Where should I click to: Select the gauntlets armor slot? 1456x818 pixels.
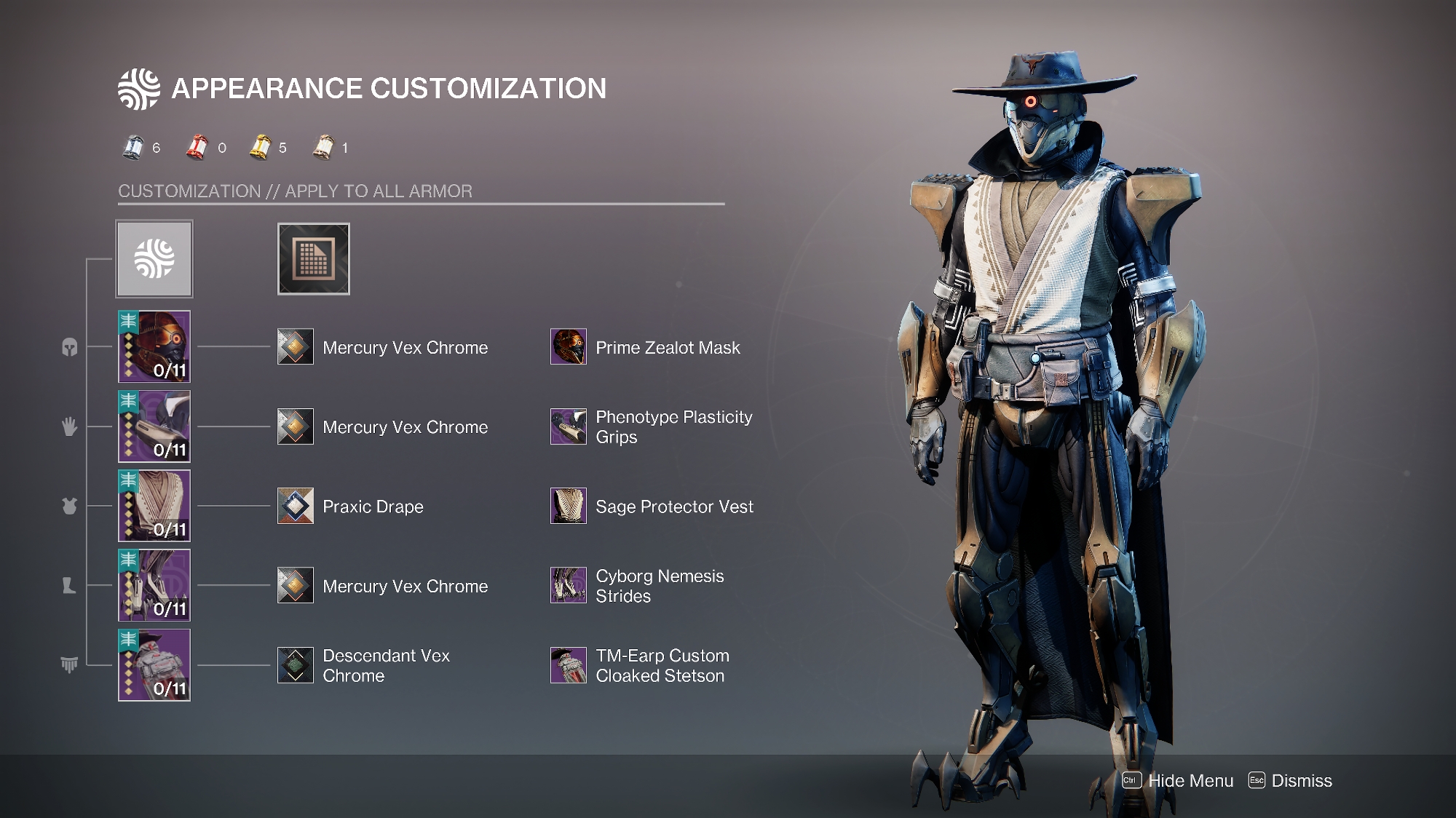(x=154, y=426)
